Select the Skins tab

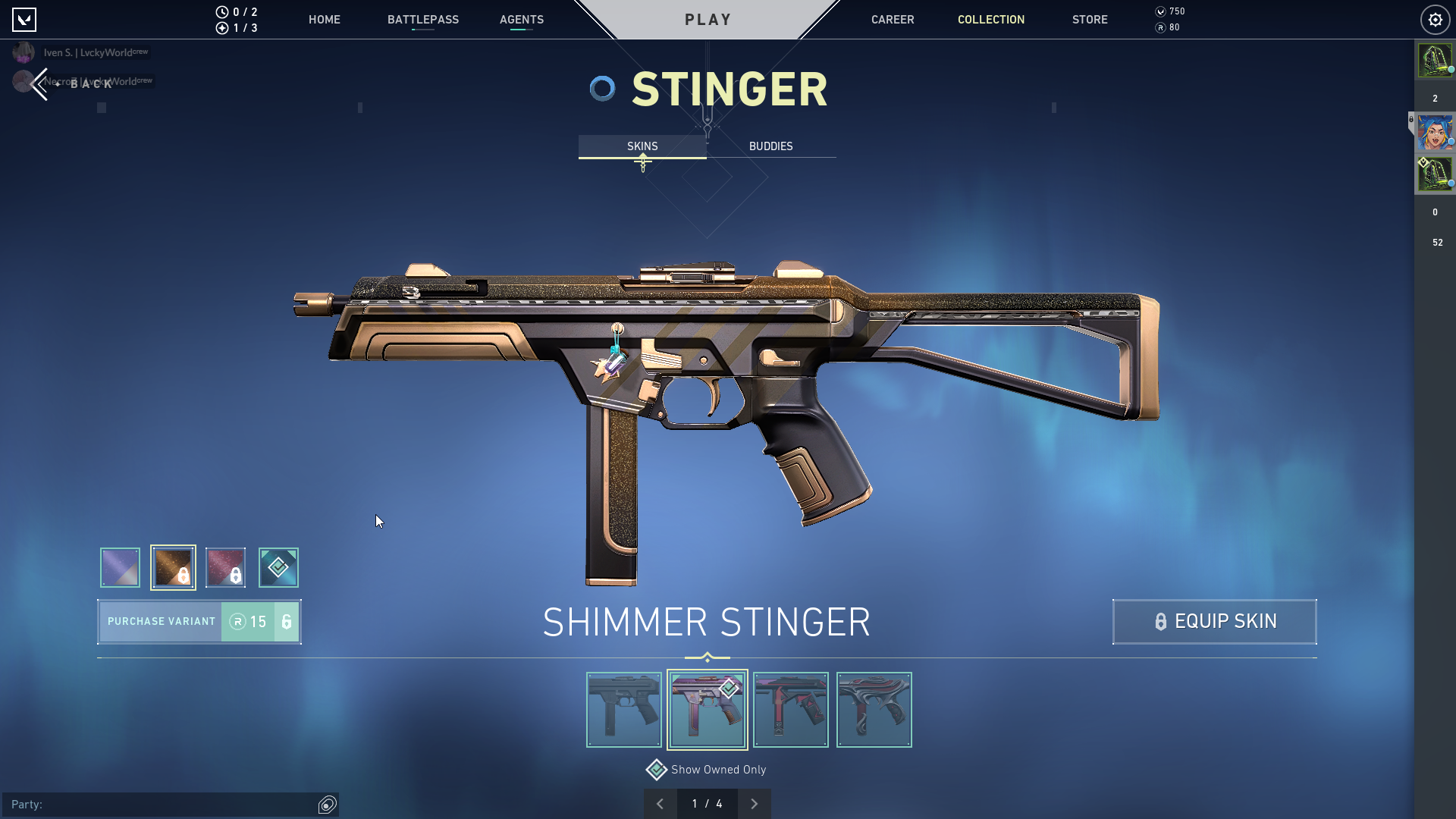[642, 146]
